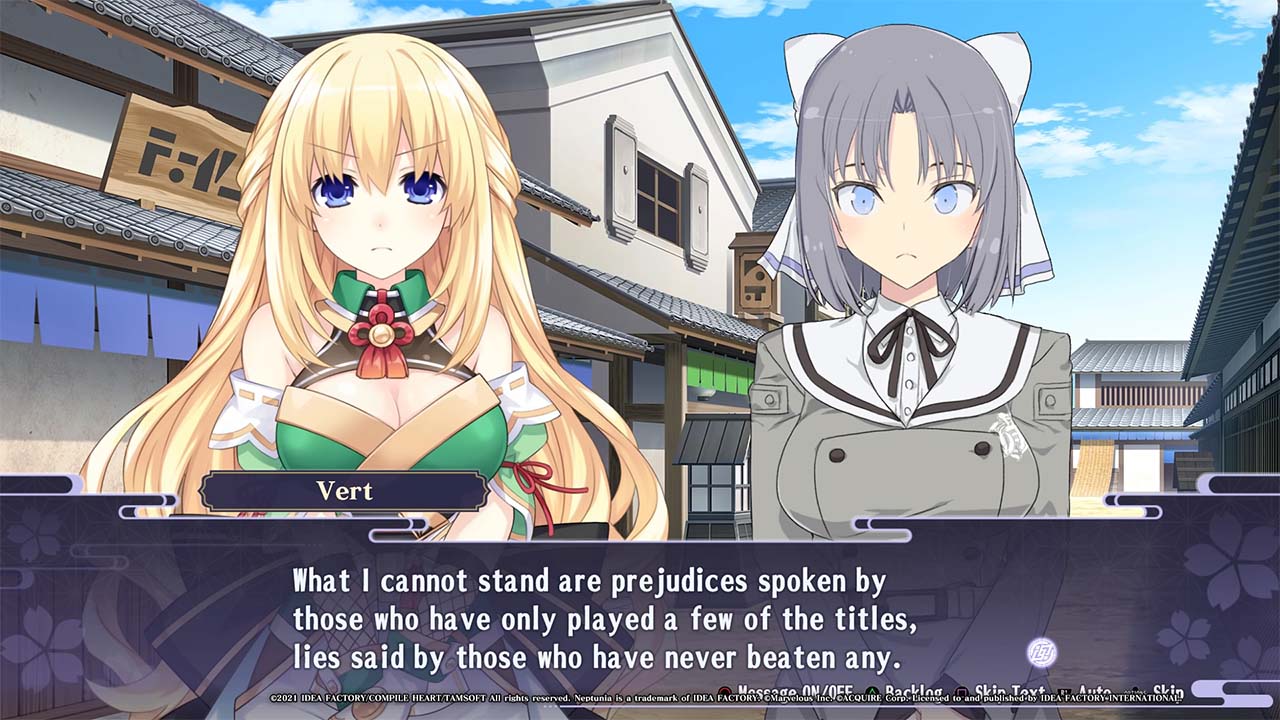Click the square button icon beside Skip Text
The height and width of the screenshot is (720, 1280).
pos(963,691)
